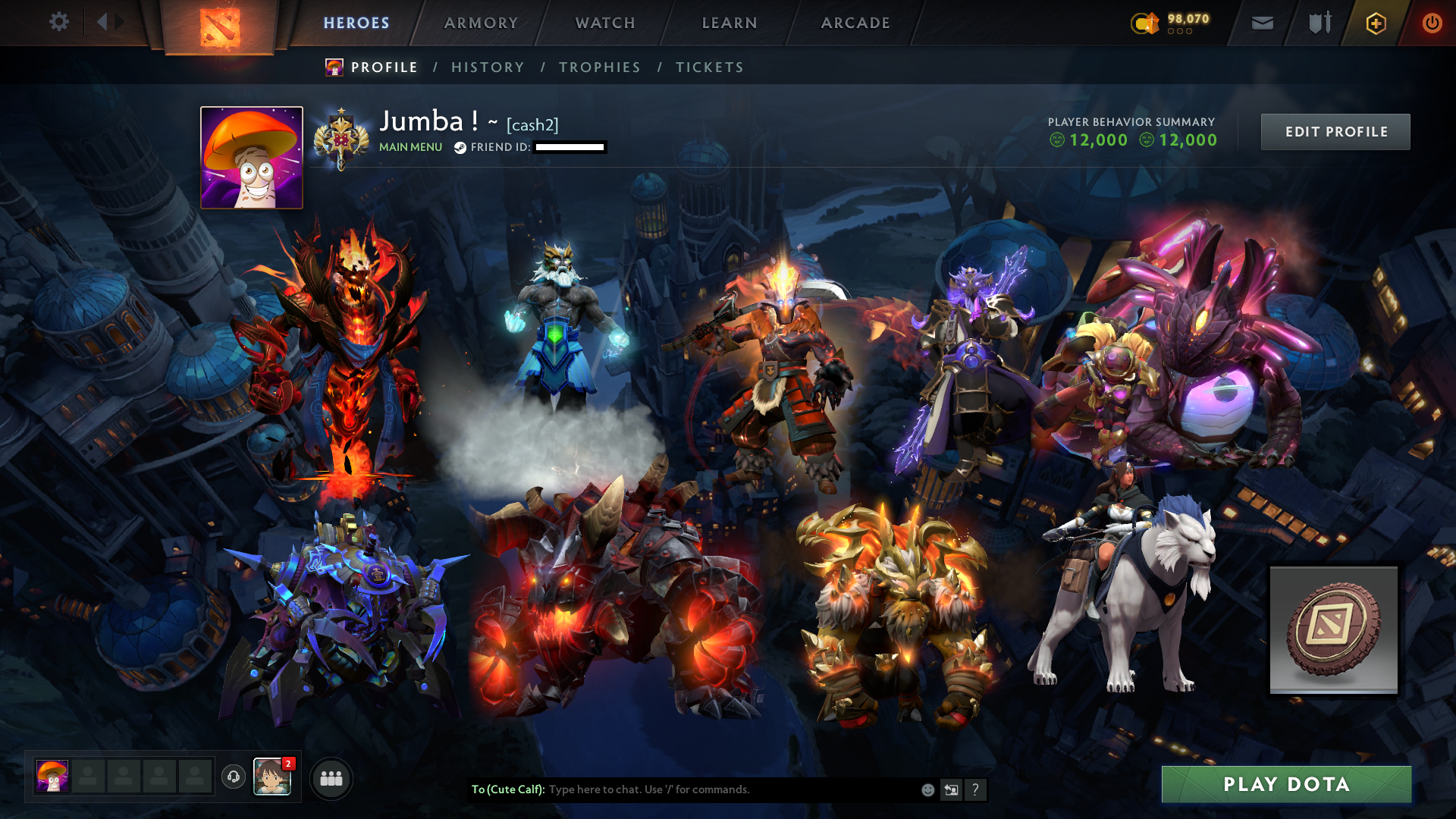Click the ARCADE menu item
The width and height of the screenshot is (1456, 819).
[x=855, y=23]
